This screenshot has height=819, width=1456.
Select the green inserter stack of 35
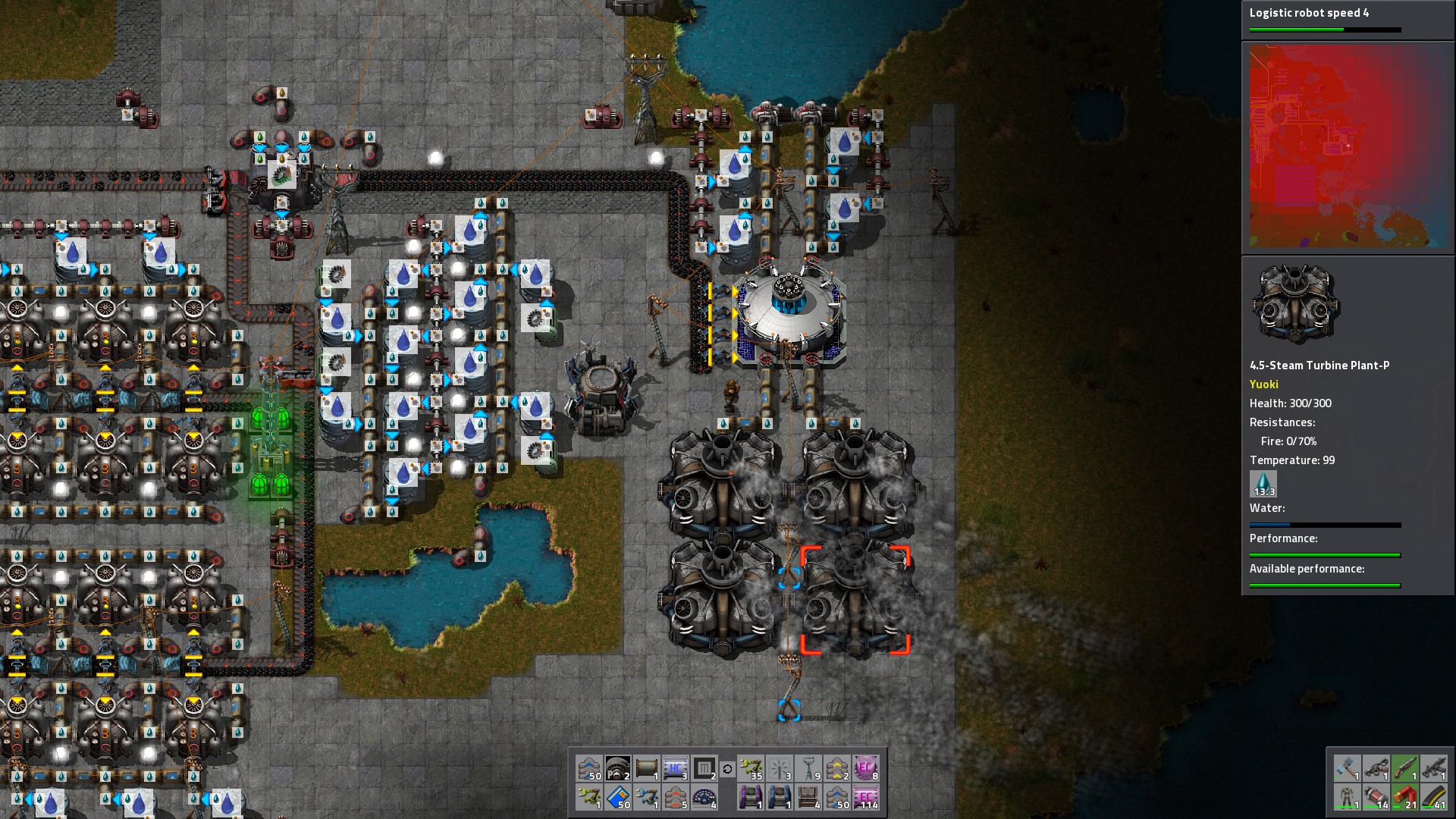click(751, 768)
